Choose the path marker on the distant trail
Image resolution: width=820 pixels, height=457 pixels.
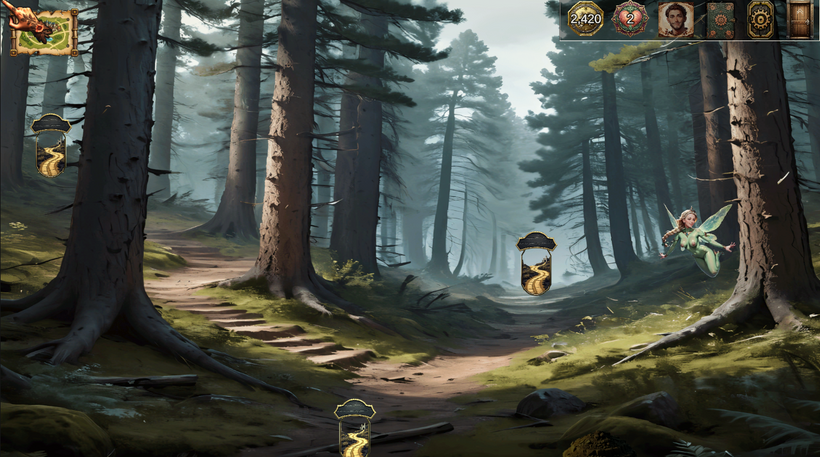coord(536,263)
